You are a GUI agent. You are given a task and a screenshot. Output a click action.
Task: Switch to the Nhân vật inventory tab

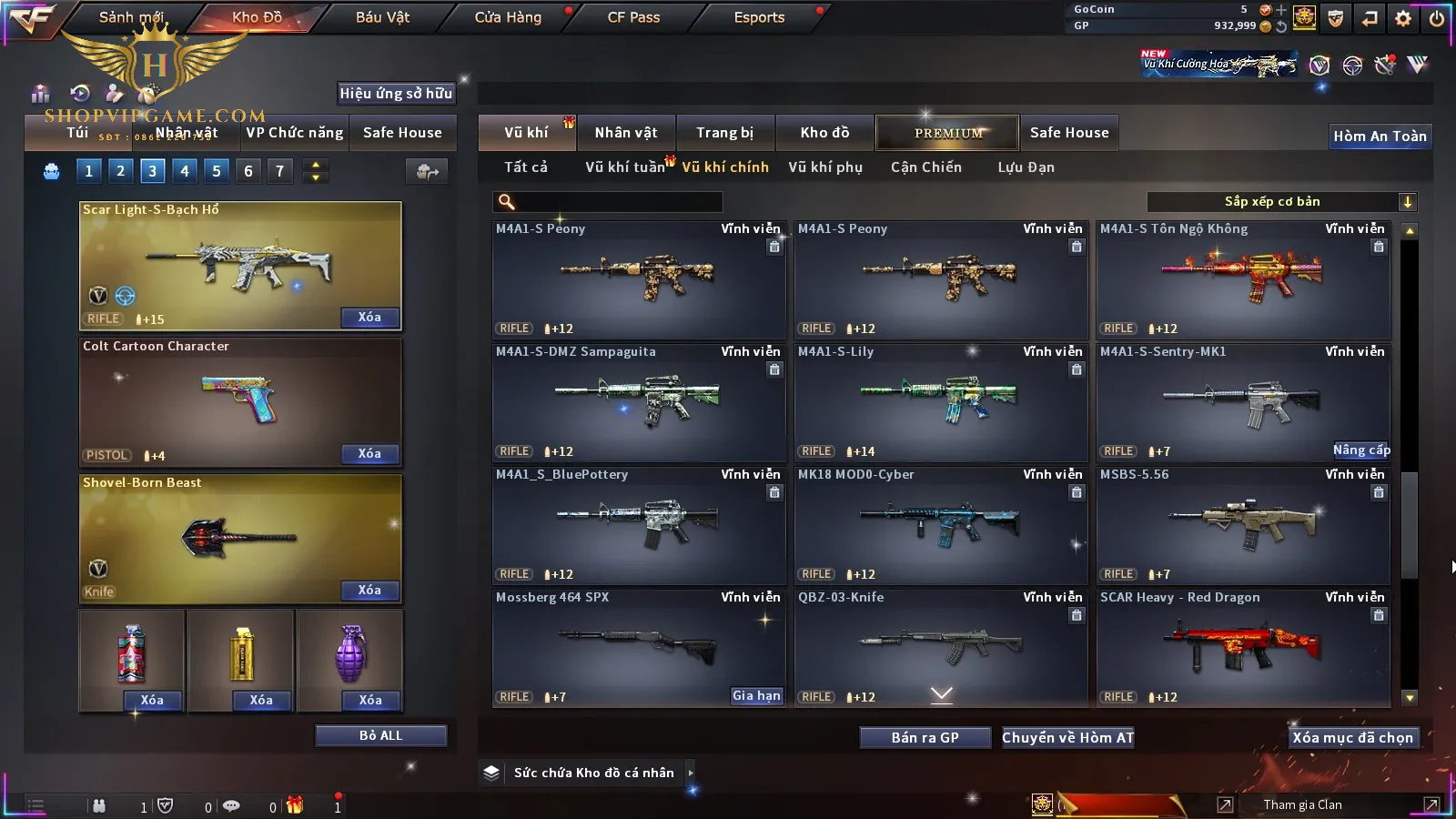(626, 133)
